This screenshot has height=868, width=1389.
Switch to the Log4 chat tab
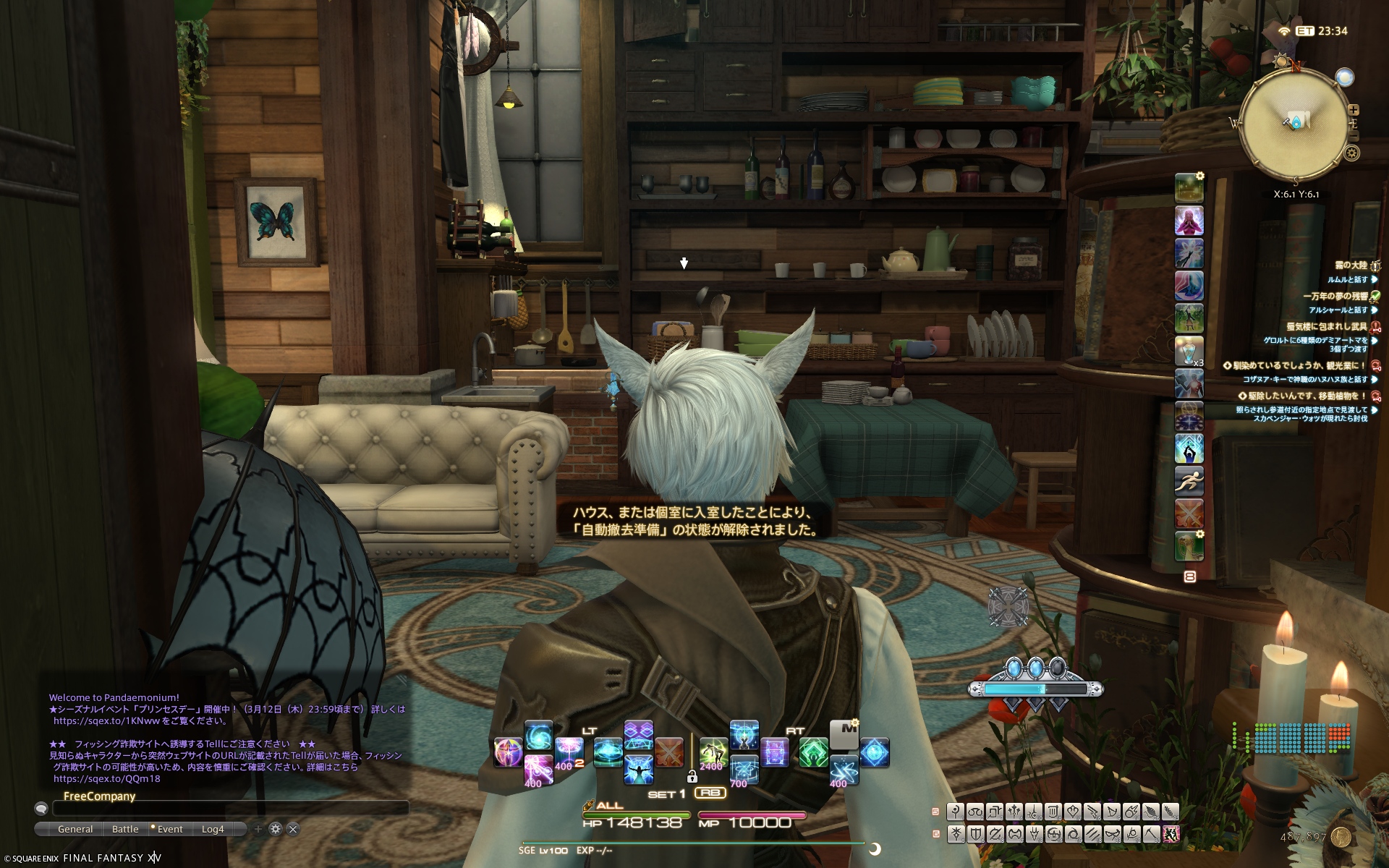pyautogui.click(x=213, y=829)
